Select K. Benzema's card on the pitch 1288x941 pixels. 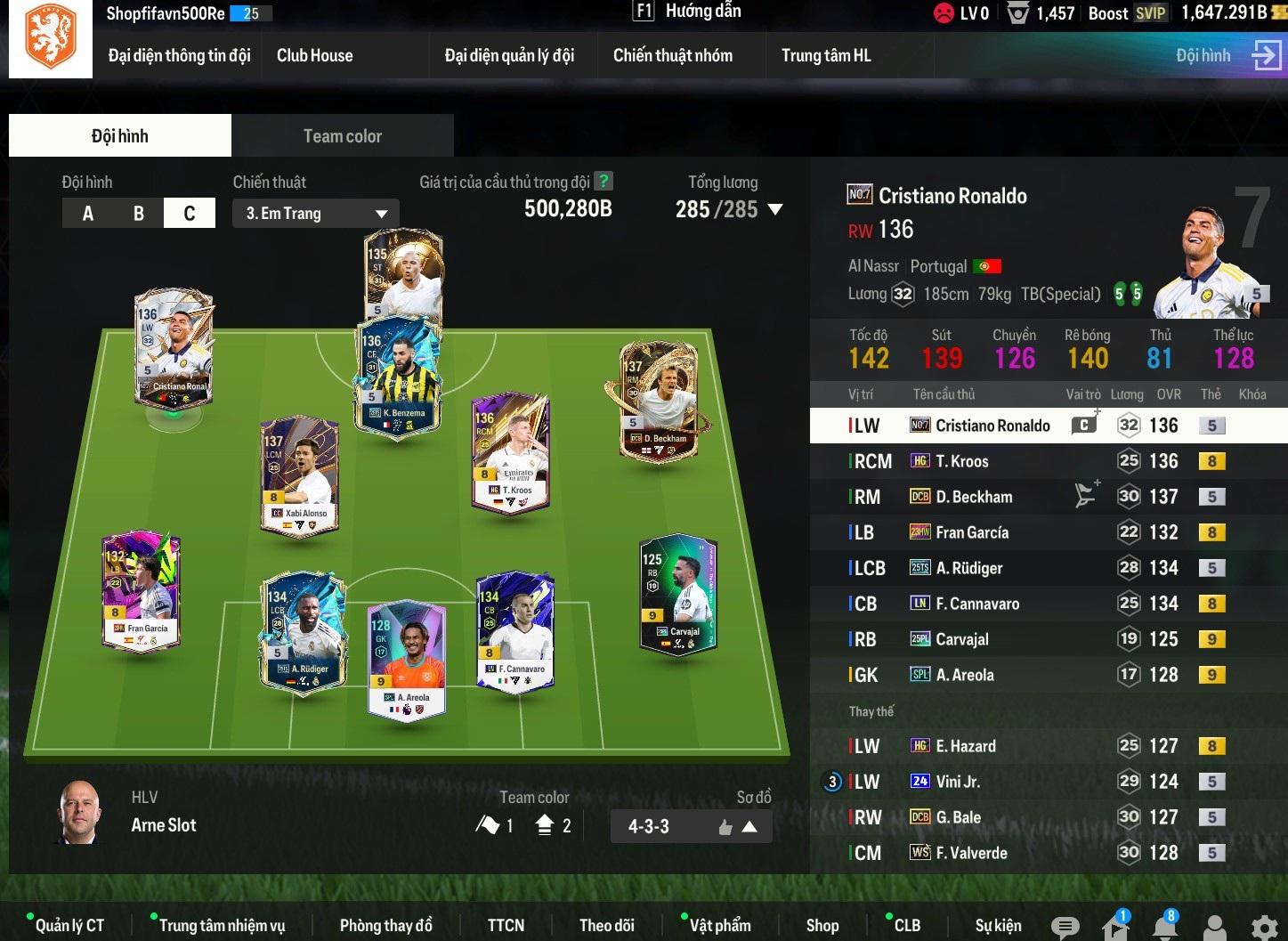tap(398, 378)
